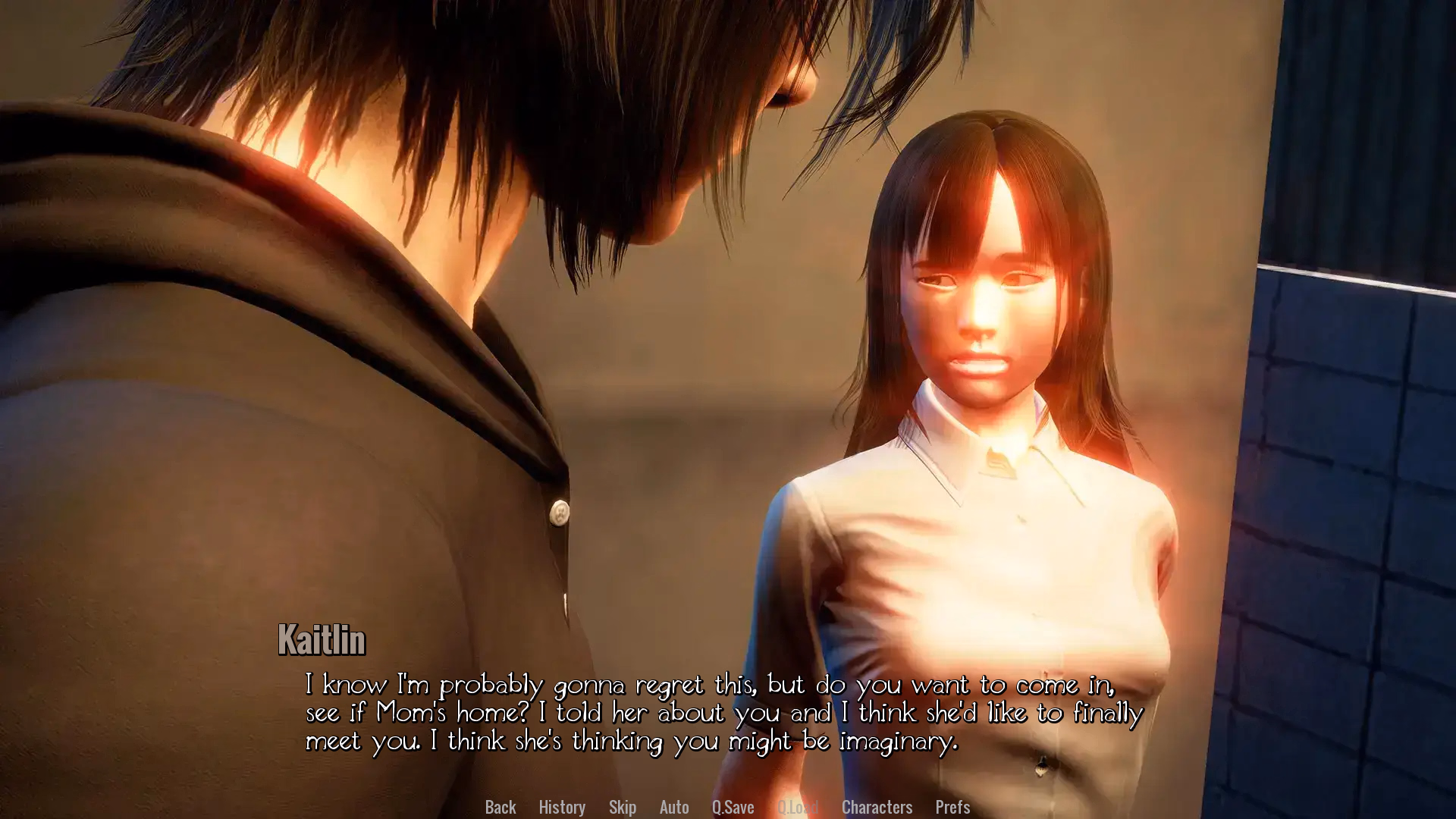Load the quick save via Q.Load
The image size is (1456, 819).
[798, 807]
